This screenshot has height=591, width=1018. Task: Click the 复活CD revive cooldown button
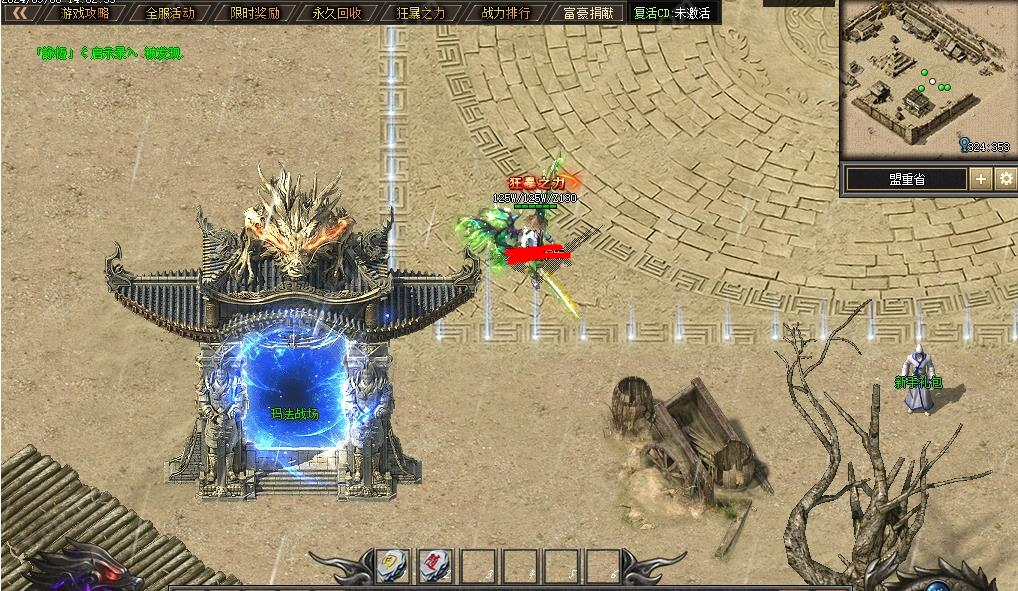pyautogui.click(x=672, y=13)
